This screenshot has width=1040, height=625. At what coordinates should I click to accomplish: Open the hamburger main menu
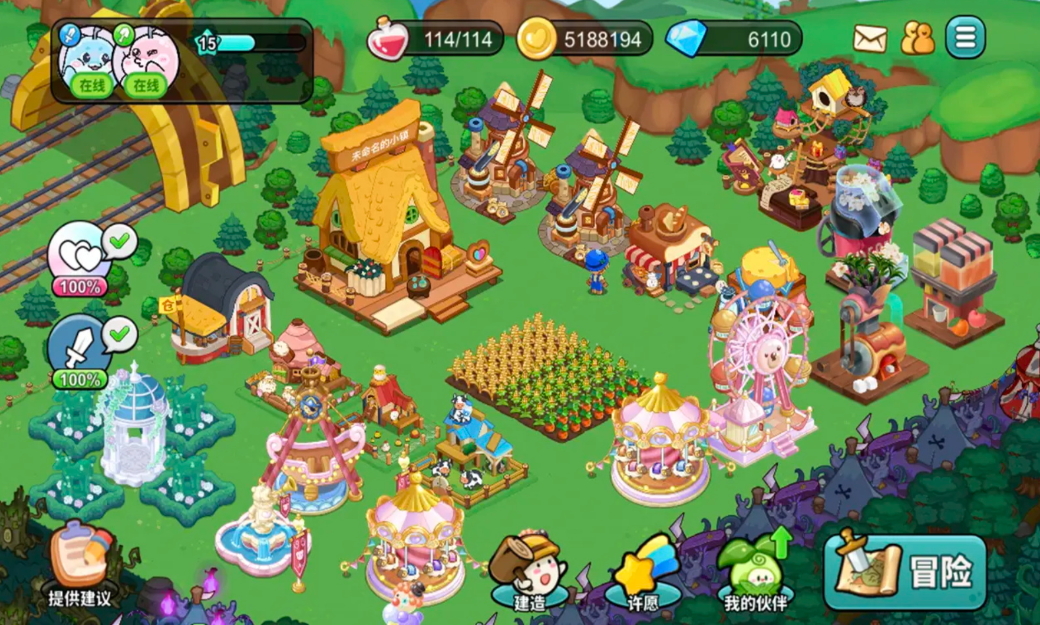point(965,38)
